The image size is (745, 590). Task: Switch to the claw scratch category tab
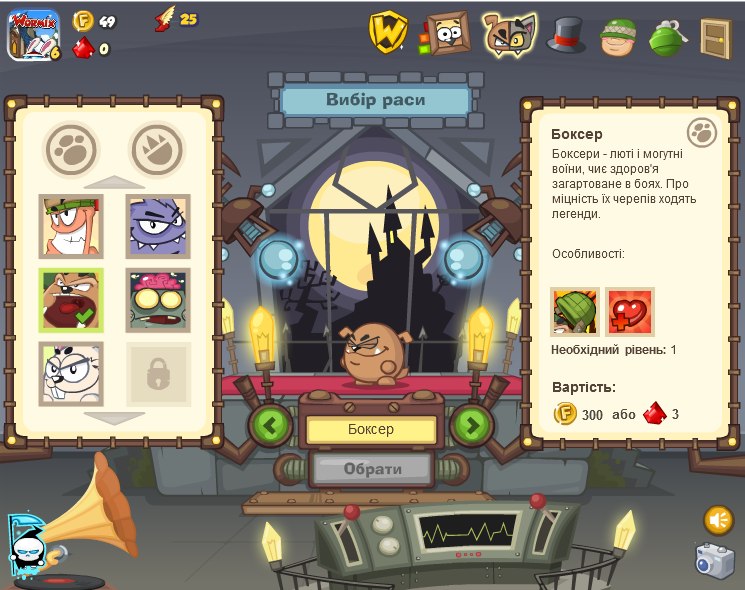pyautogui.click(x=157, y=149)
